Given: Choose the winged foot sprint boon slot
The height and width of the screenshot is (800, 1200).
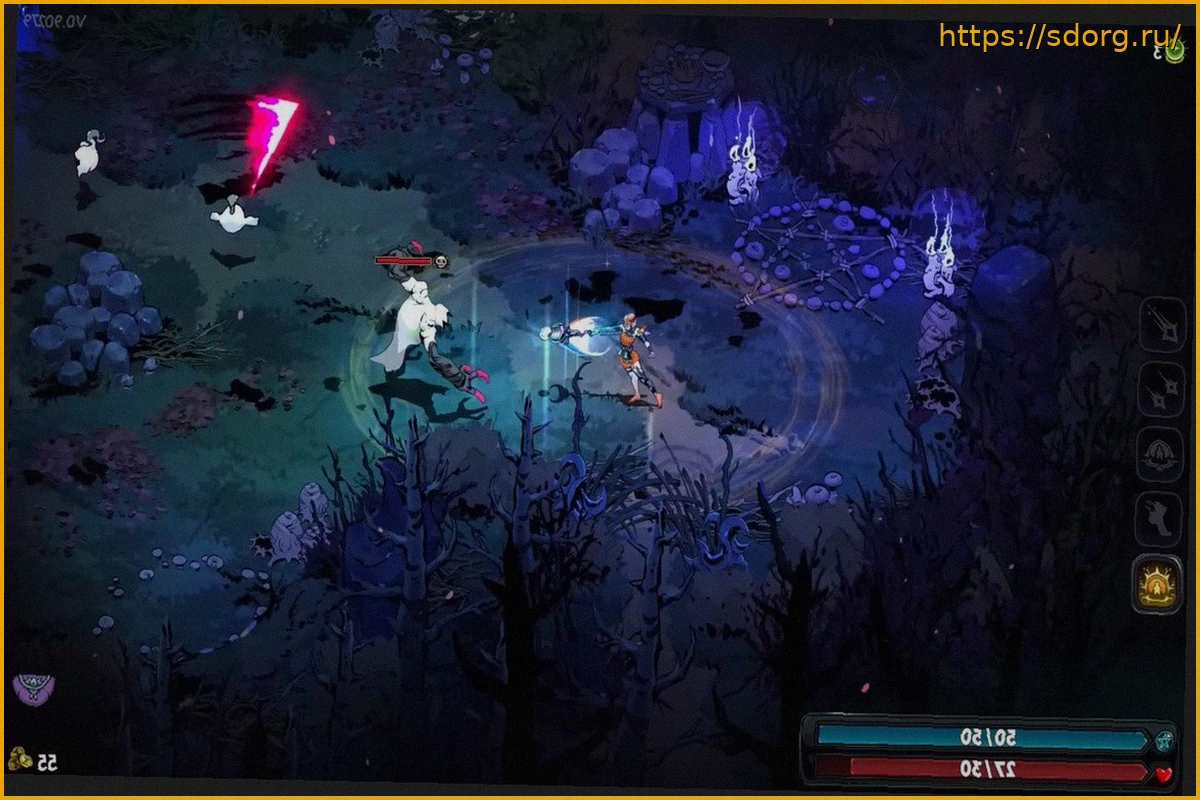Looking at the screenshot, I should coord(1160,519).
